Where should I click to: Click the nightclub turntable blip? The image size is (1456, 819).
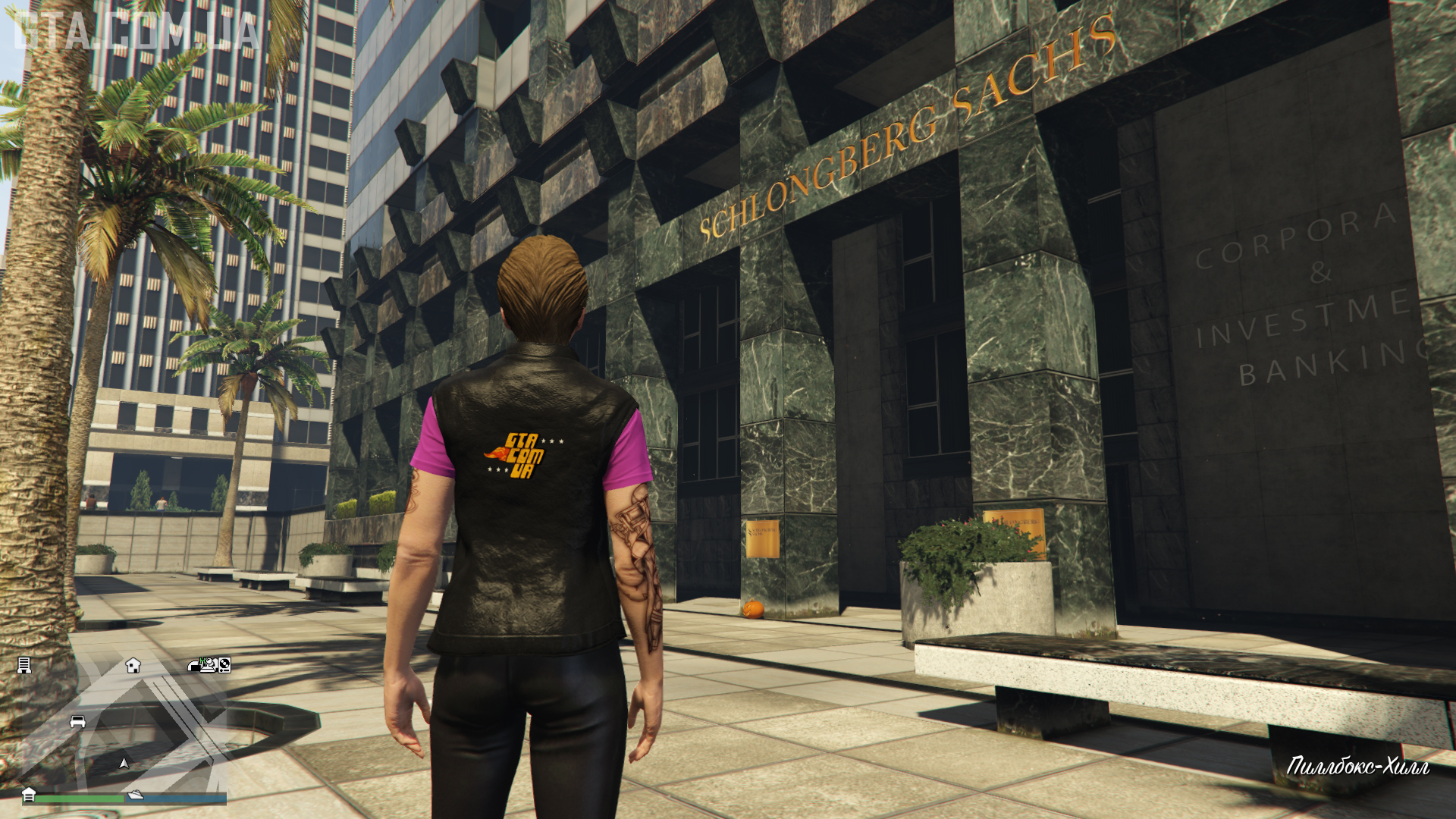click(x=224, y=665)
